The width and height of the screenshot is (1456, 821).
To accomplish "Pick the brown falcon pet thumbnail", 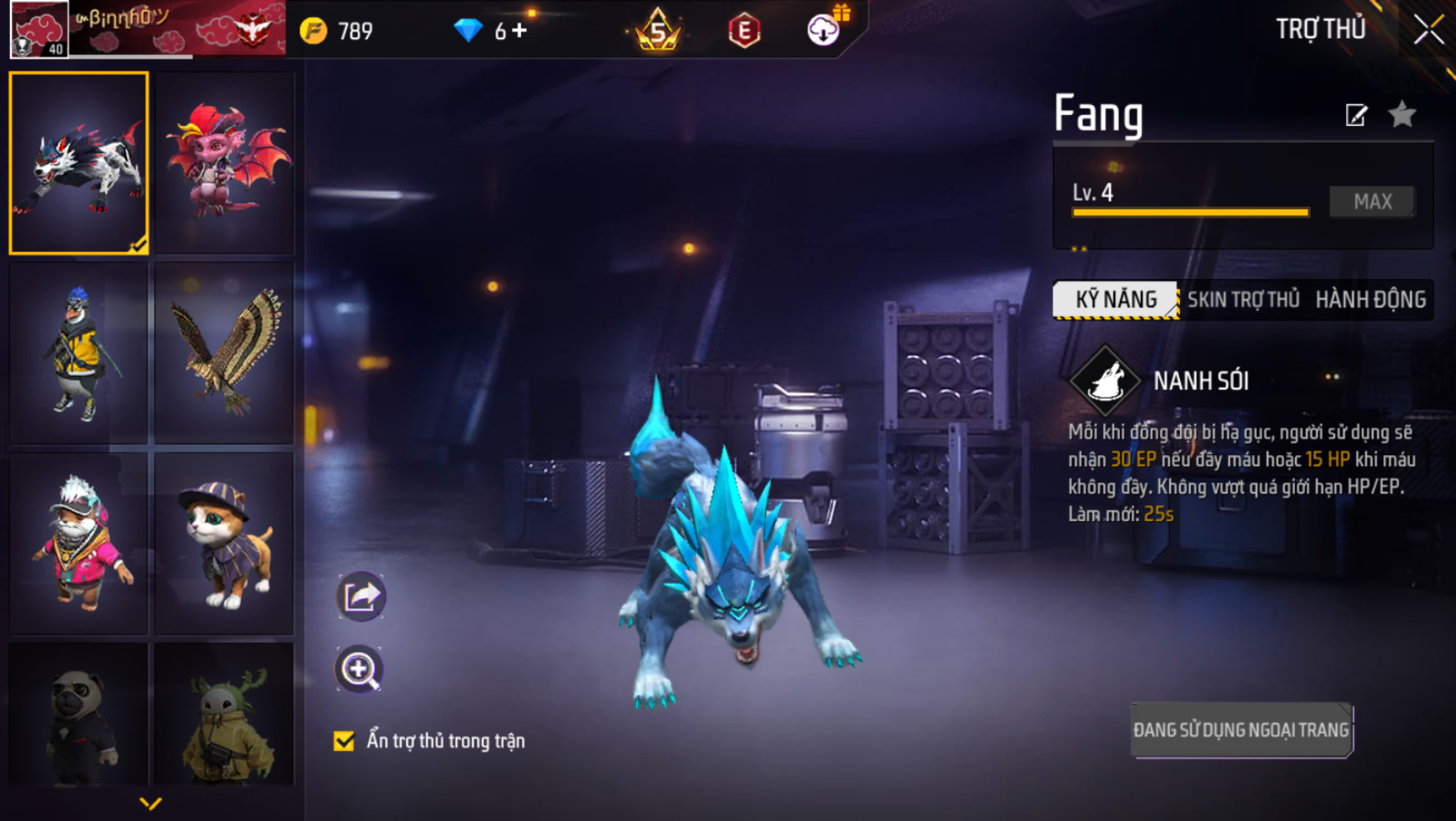I will 224,353.
